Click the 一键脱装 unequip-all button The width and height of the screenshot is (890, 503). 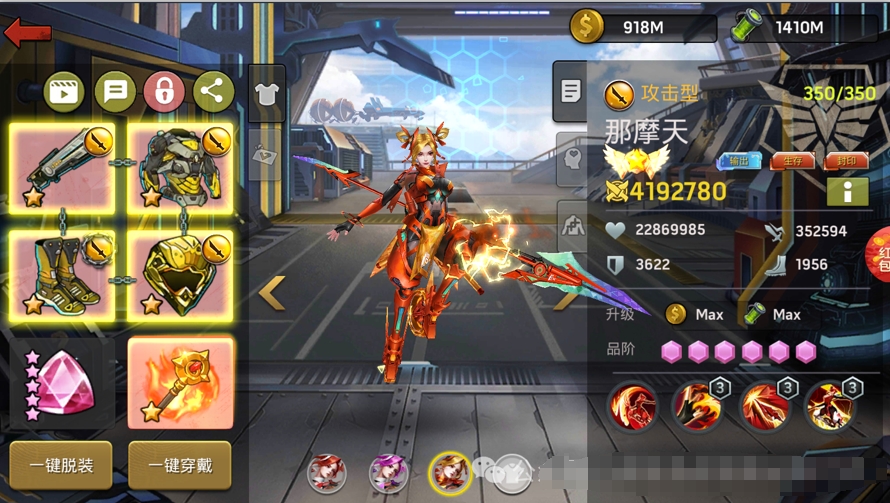(x=61, y=464)
